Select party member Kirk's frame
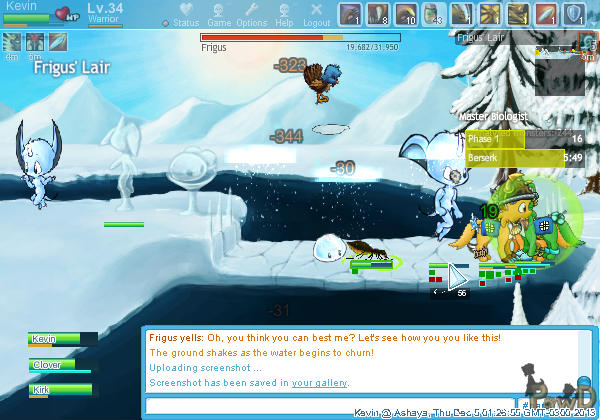 point(62,389)
